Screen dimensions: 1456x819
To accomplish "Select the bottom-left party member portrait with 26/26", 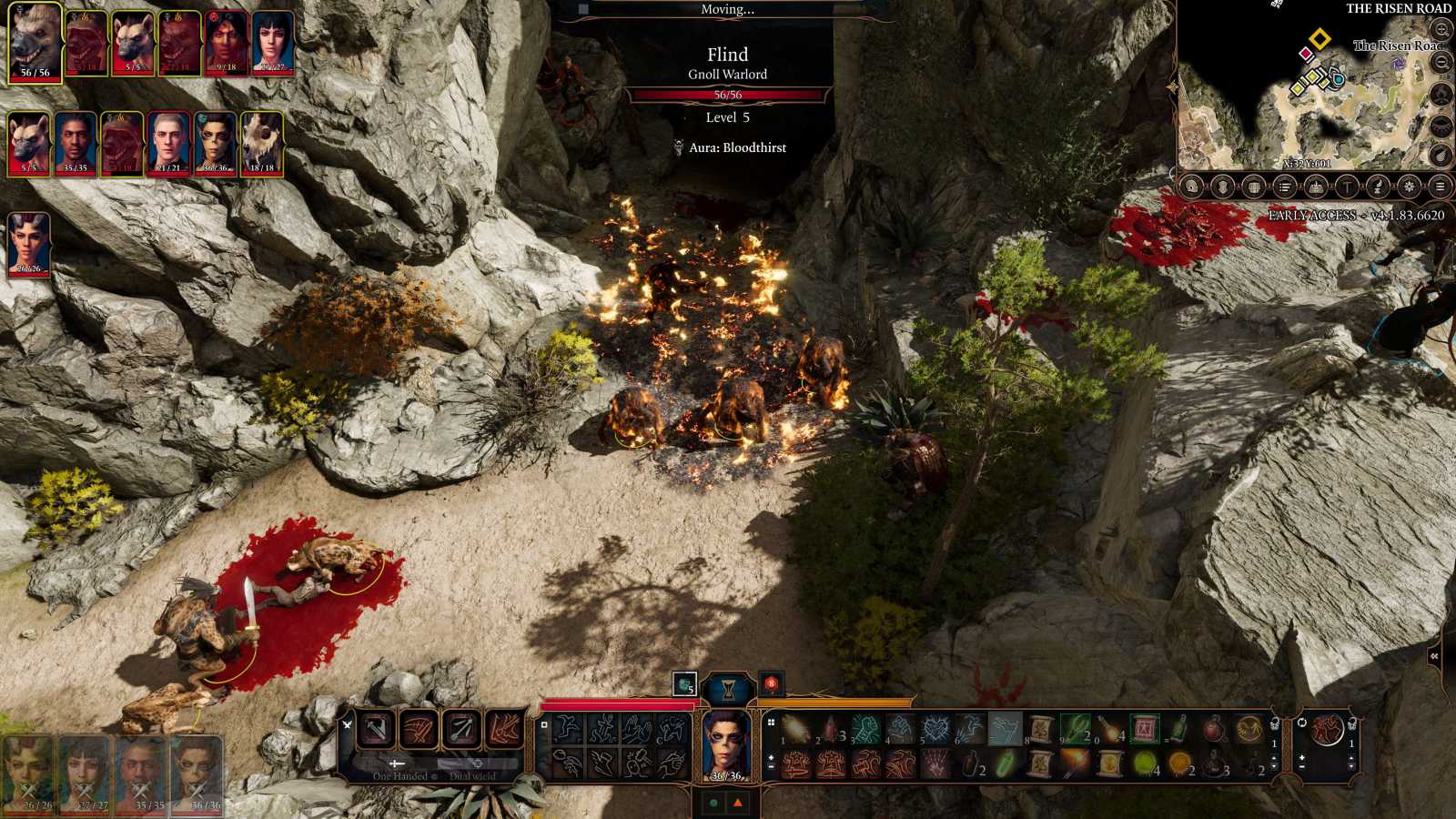I will (28, 775).
